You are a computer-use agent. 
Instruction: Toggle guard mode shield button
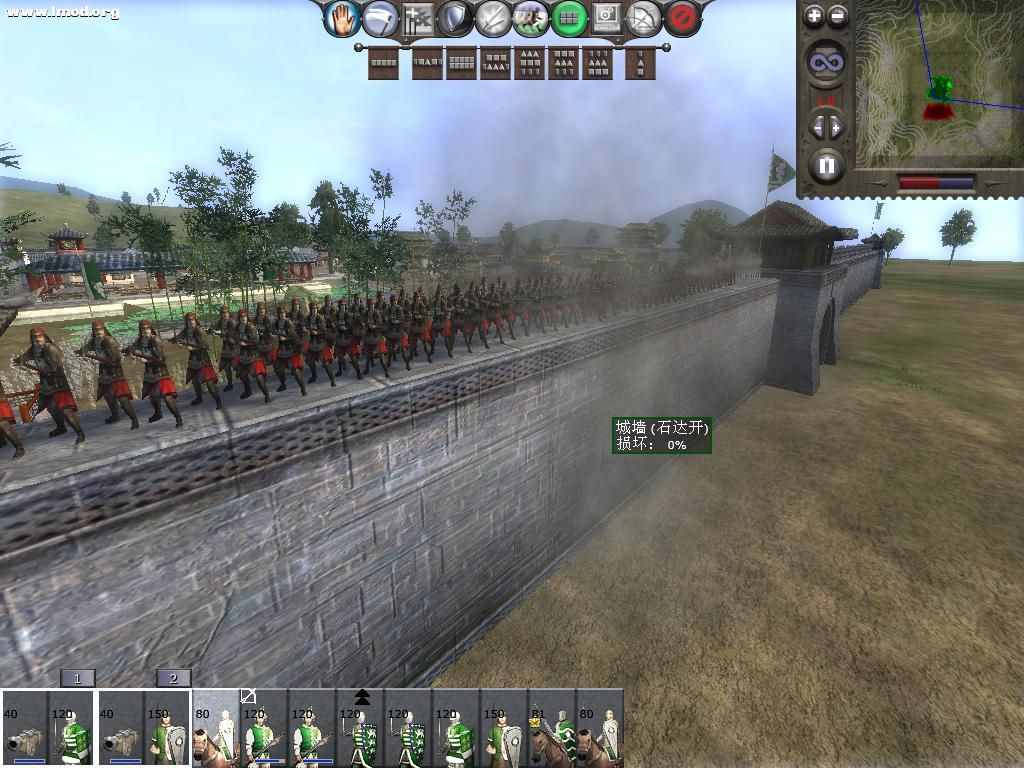click(455, 17)
